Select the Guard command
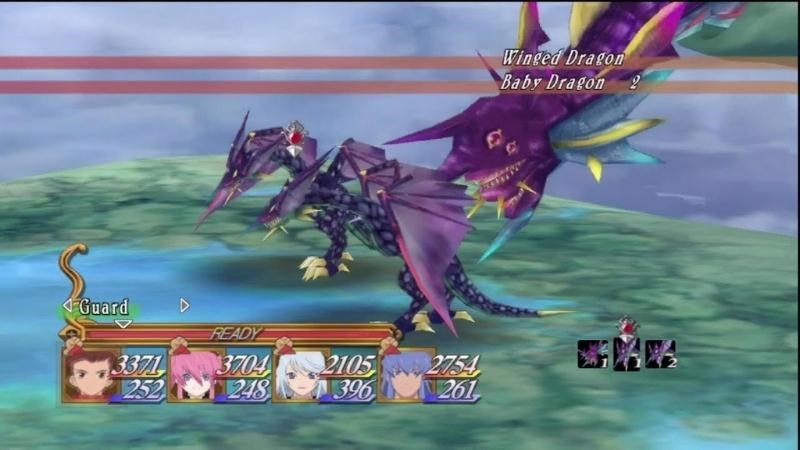 104,306
